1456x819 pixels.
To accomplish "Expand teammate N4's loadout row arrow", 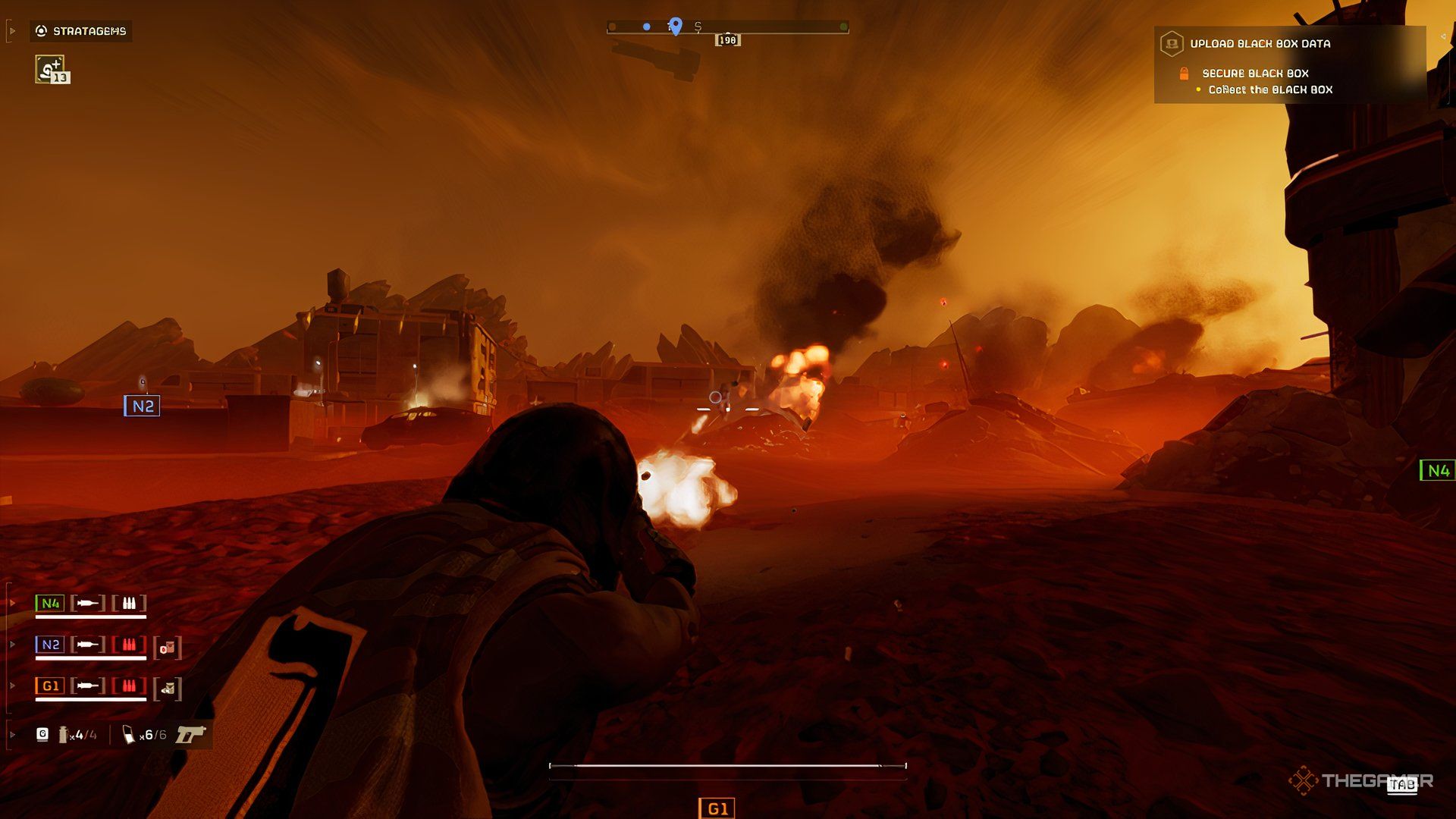I will 13,601.
